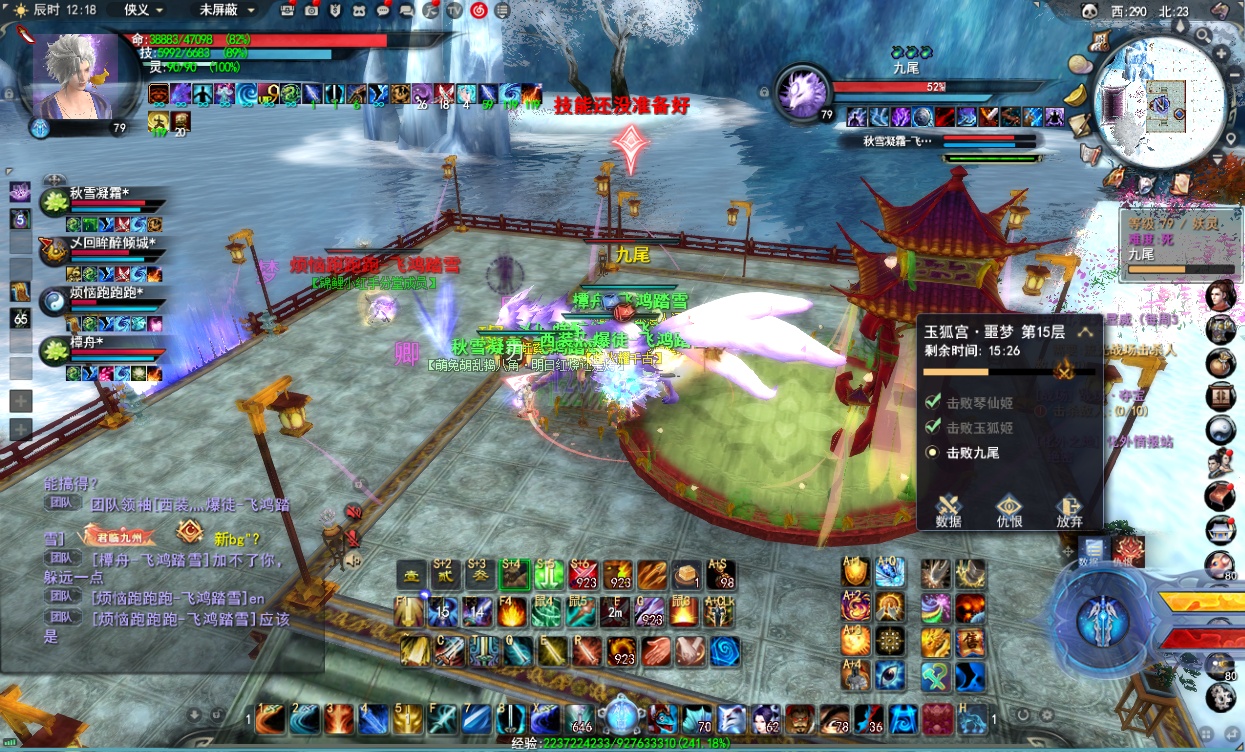Click the camera screenshot icon in top bar
Image resolution: width=1245 pixels, height=752 pixels.
click(x=311, y=10)
